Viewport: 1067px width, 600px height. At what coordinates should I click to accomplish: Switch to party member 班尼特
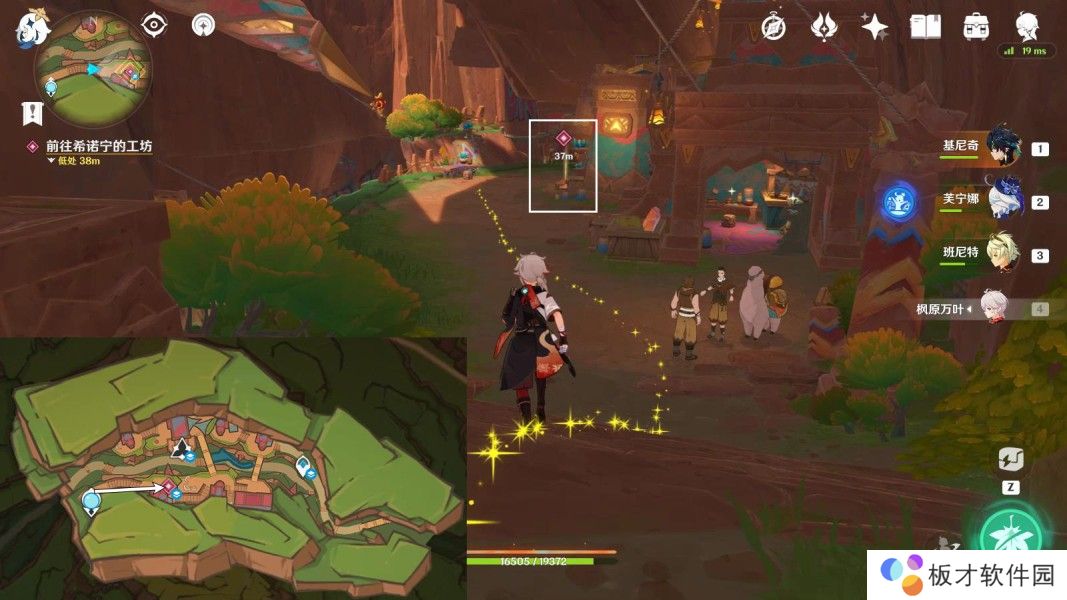click(x=1002, y=254)
